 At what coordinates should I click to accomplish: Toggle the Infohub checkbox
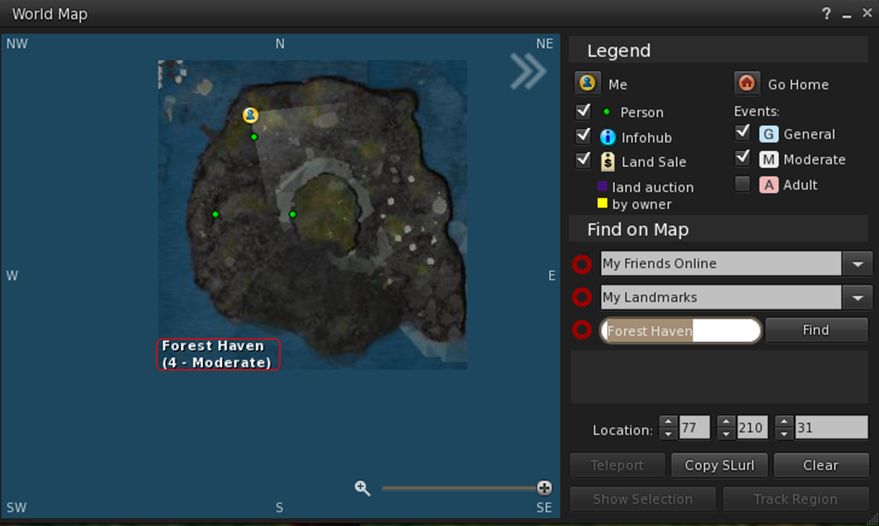(x=584, y=136)
